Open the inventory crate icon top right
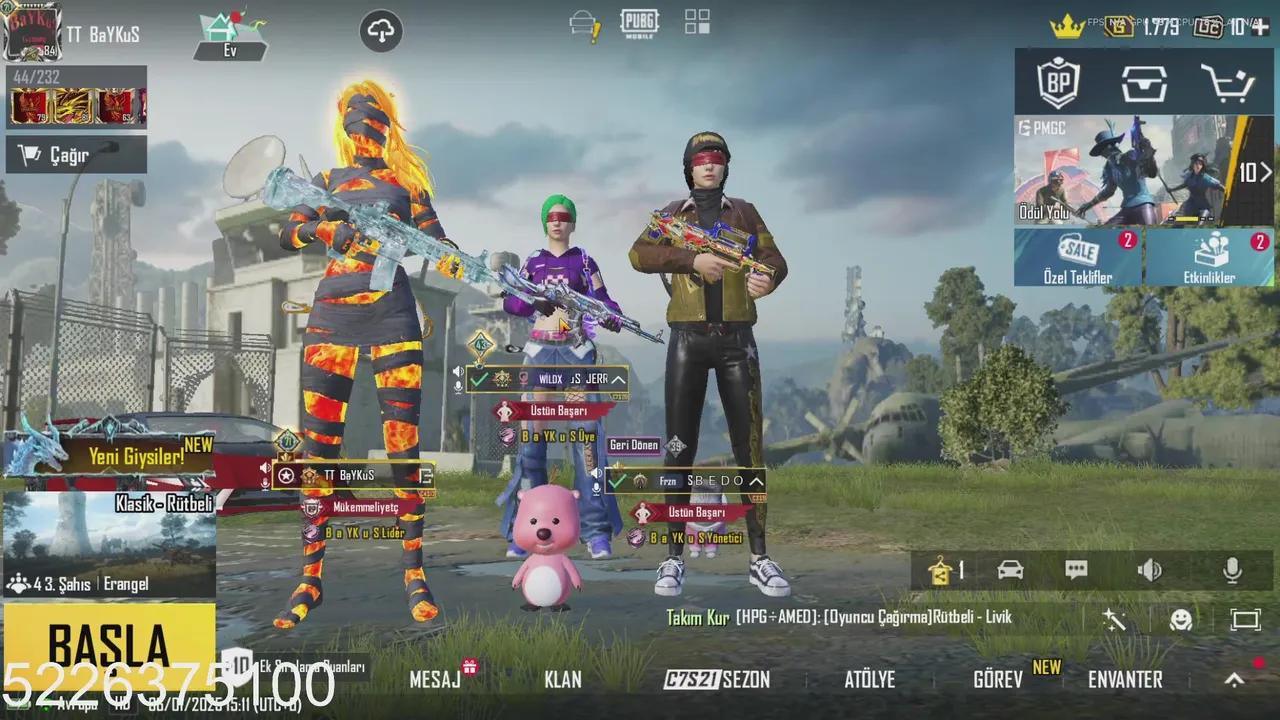Screen dimensions: 1280x720 pyautogui.click(x=1144, y=84)
